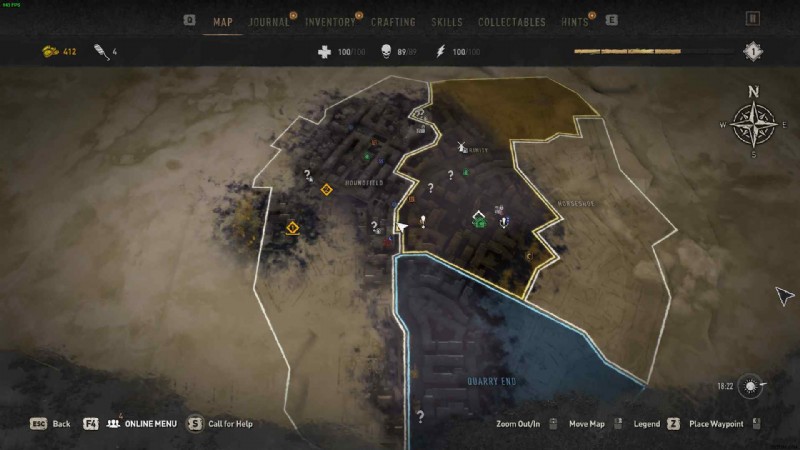Click the Quarry End question mark marker
Viewport: 800px width, 450px height.
pyautogui.click(x=420, y=416)
